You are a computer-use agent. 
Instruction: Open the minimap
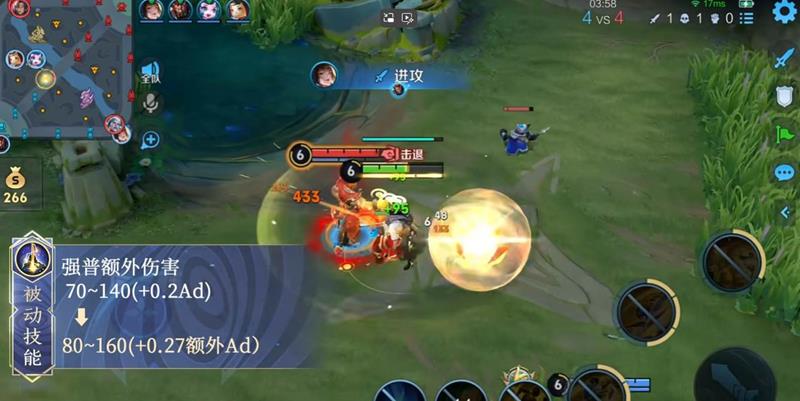[x=66, y=68]
